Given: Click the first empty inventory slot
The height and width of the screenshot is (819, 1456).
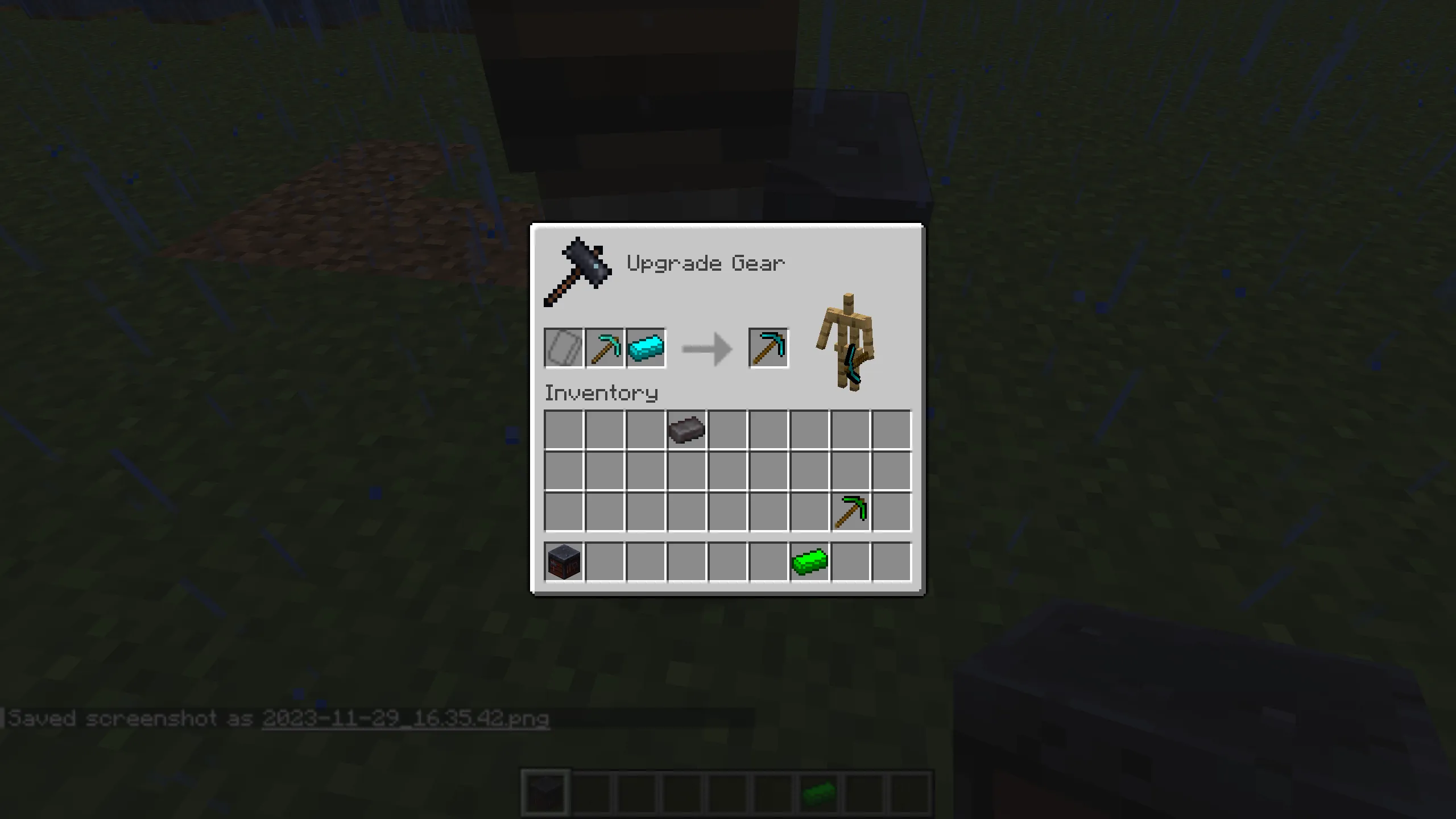Looking at the screenshot, I should (x=563, y=430).
